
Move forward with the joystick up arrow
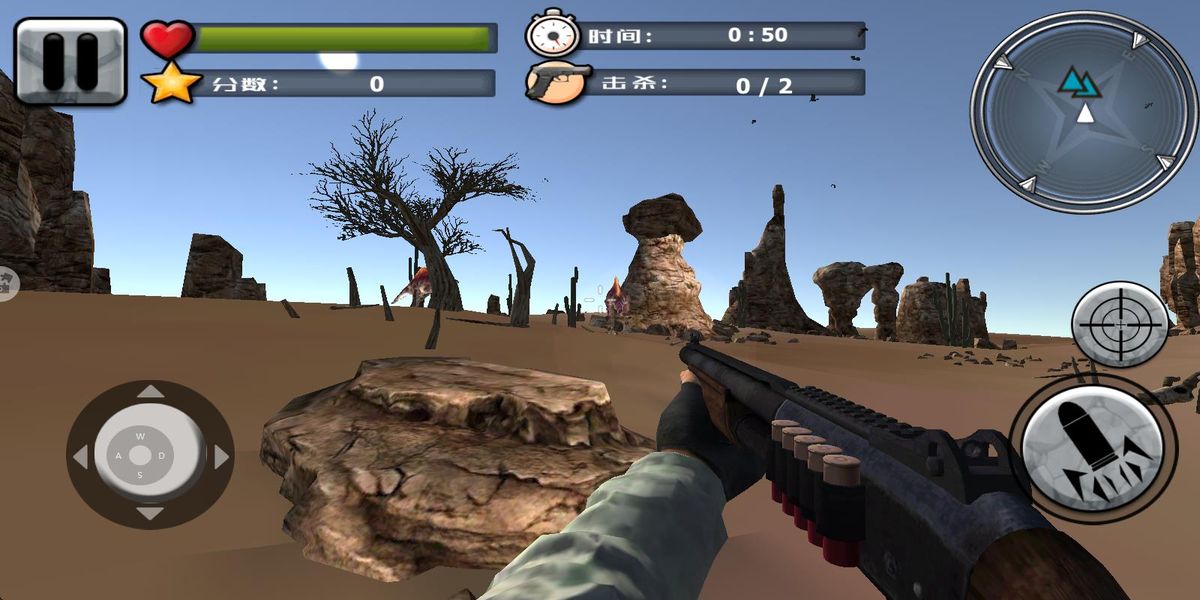tap(150, 391)
